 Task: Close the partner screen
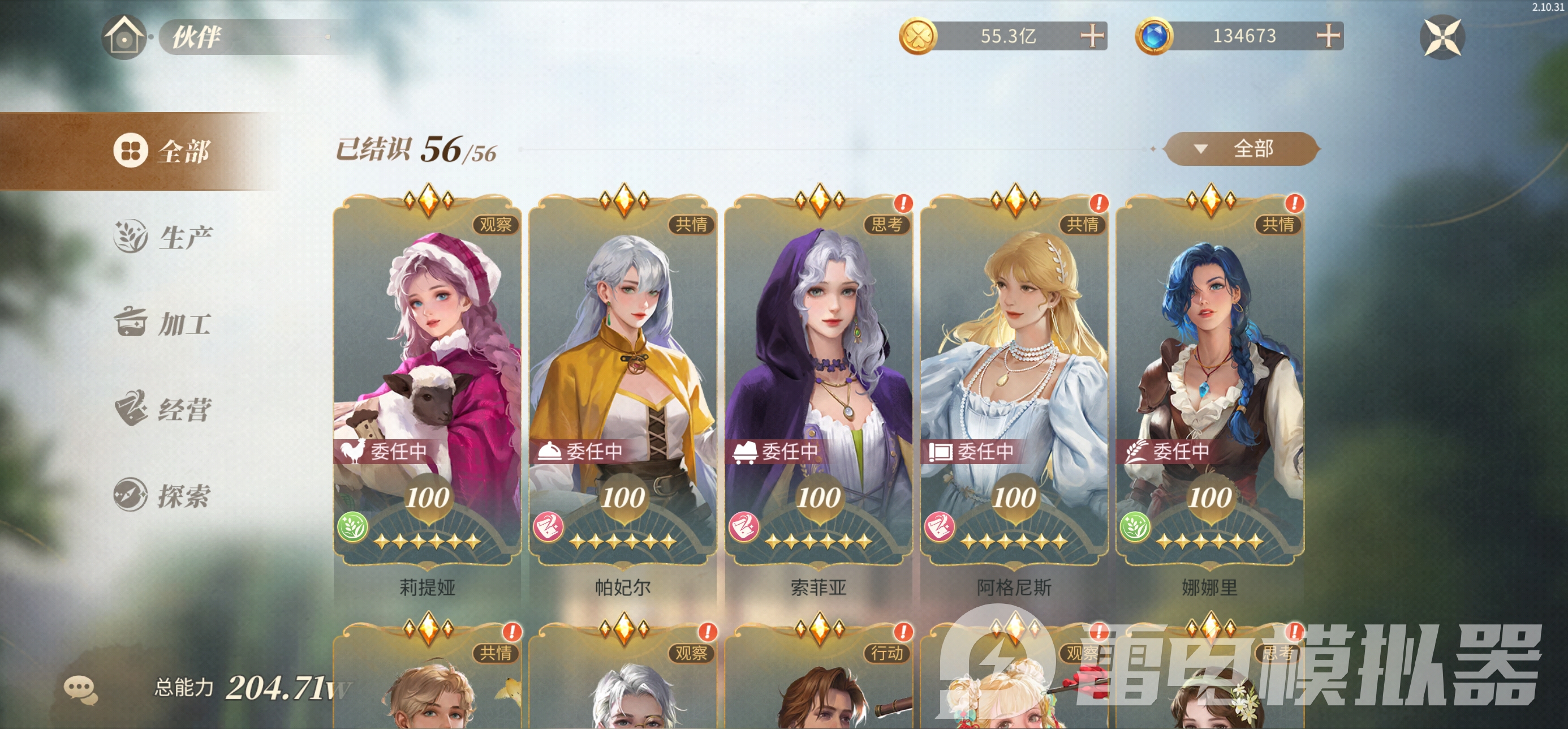[1441, 37]
